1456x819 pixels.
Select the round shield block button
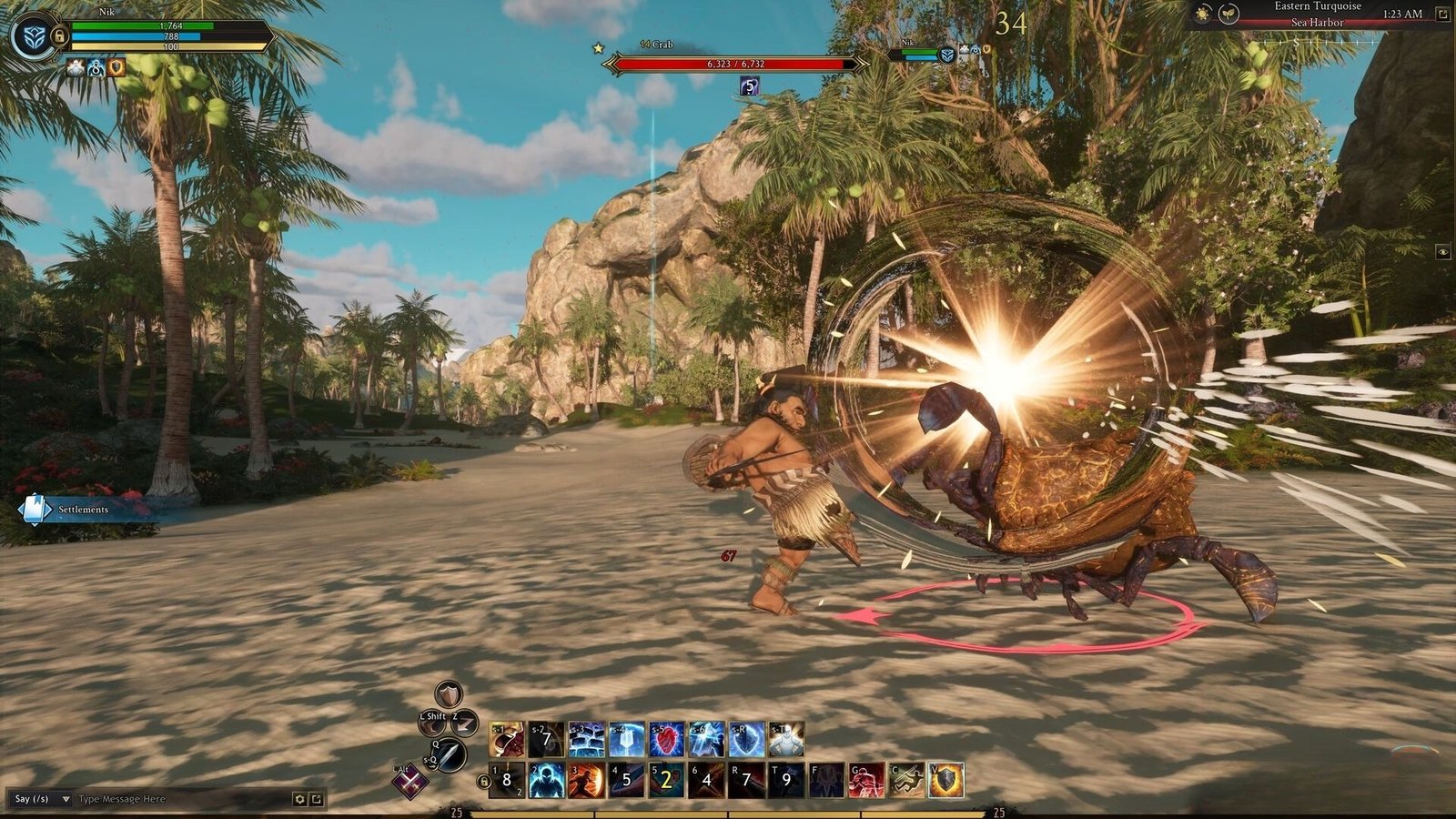pos(448,694)
